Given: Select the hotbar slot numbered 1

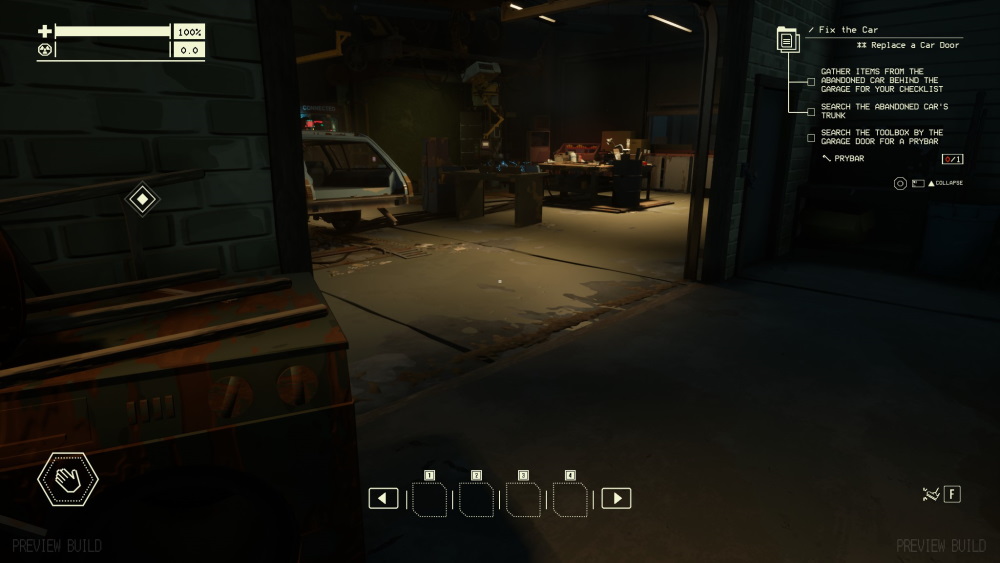Looking at the screenshot, I should pyautogui.click(x=430, y=499).
